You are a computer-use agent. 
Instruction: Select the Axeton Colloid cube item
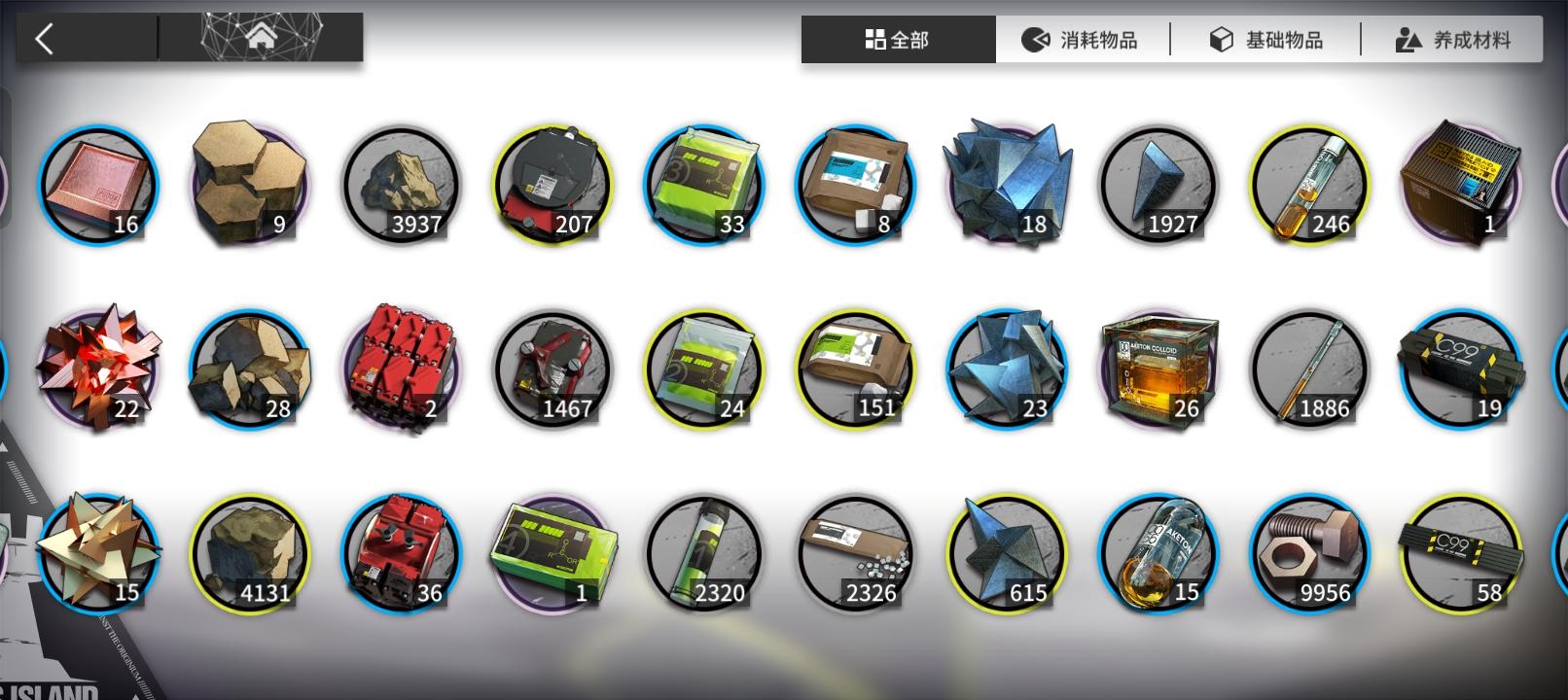click(1158, 367)
